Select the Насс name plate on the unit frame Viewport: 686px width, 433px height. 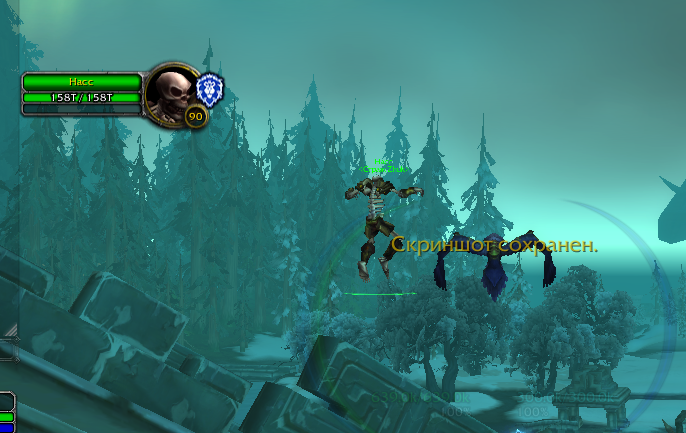[x=81, y=81]
